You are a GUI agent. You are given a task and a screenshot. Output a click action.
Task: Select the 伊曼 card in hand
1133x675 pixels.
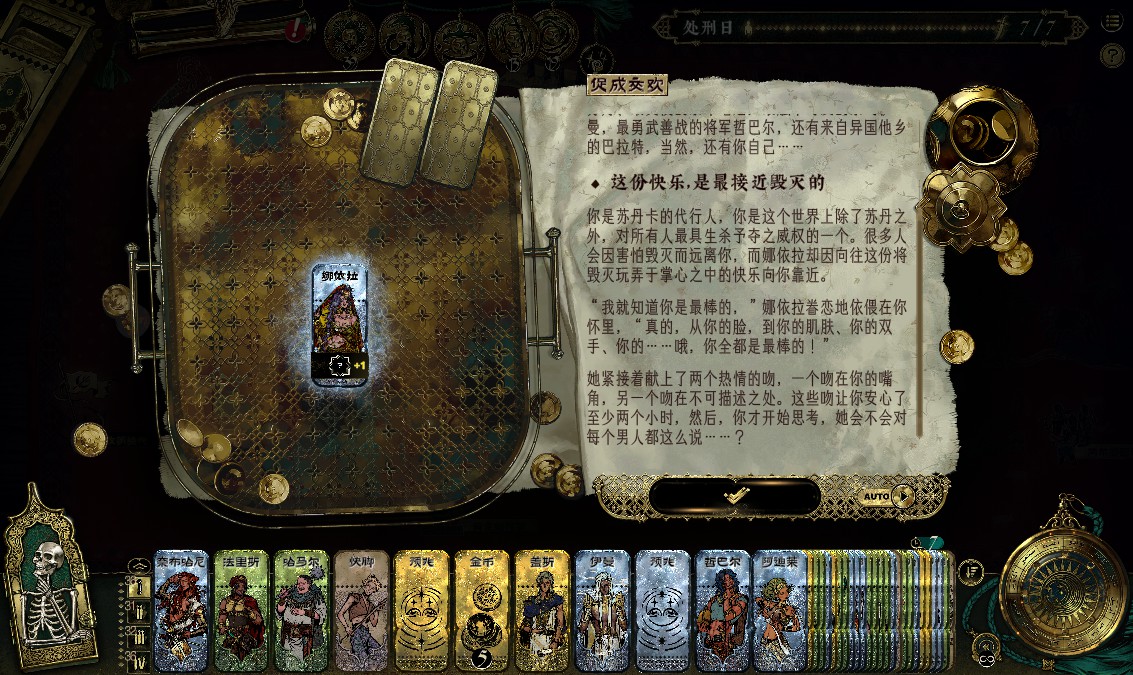(602, 610)
